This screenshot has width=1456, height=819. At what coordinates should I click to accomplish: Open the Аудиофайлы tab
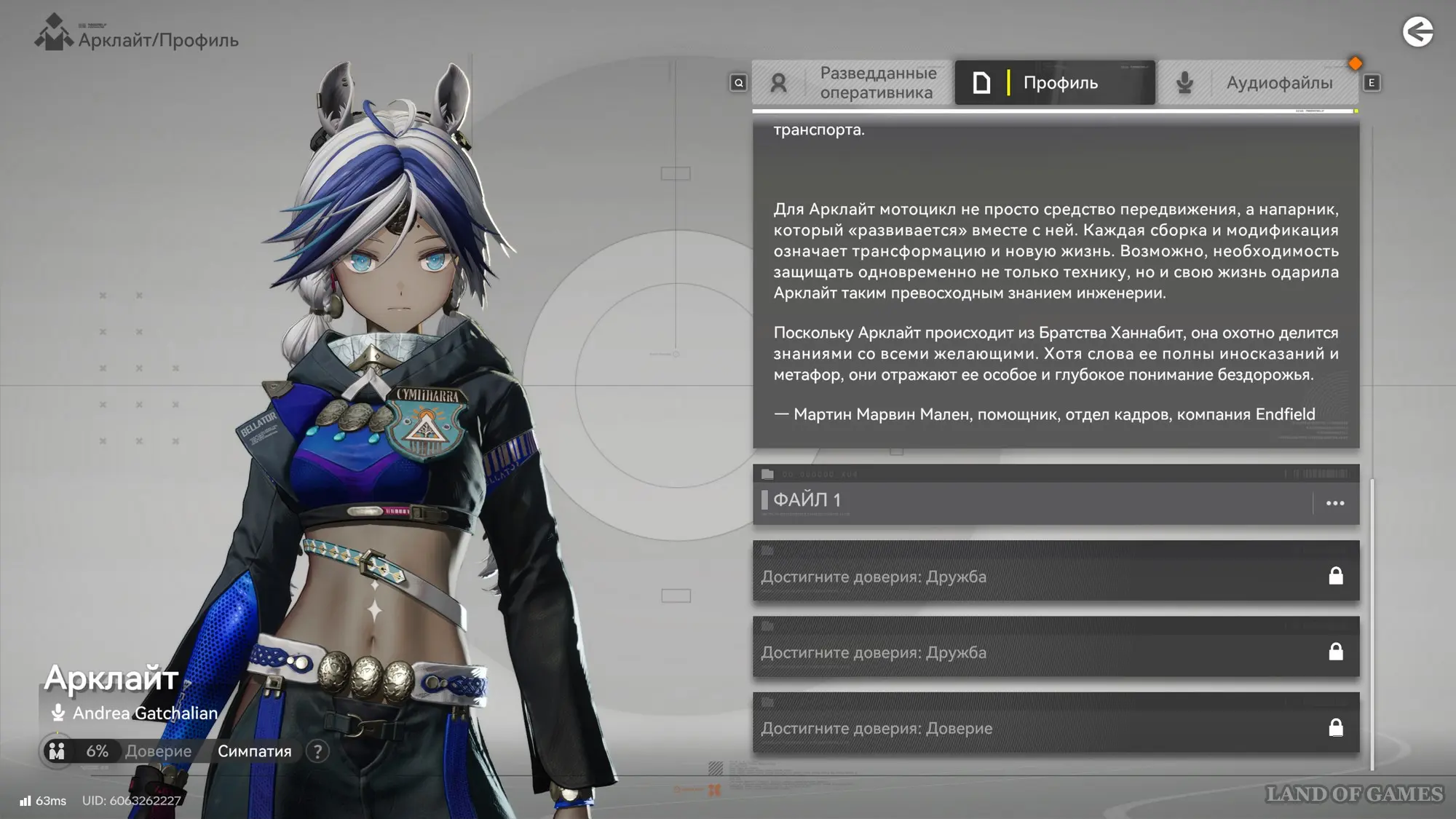pyautogui.click(x=1257, y=83)
